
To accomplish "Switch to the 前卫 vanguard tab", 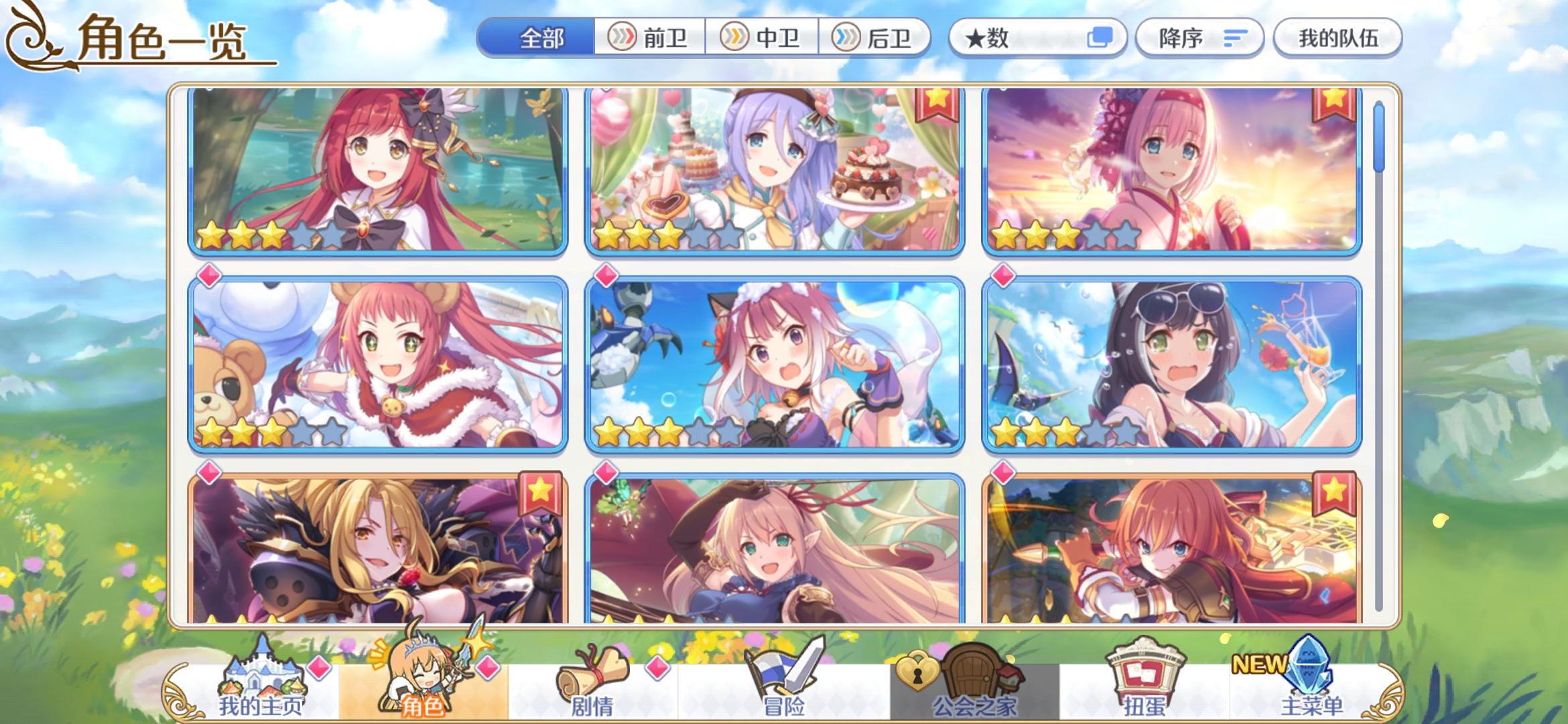I will click(x=651, y=38).
